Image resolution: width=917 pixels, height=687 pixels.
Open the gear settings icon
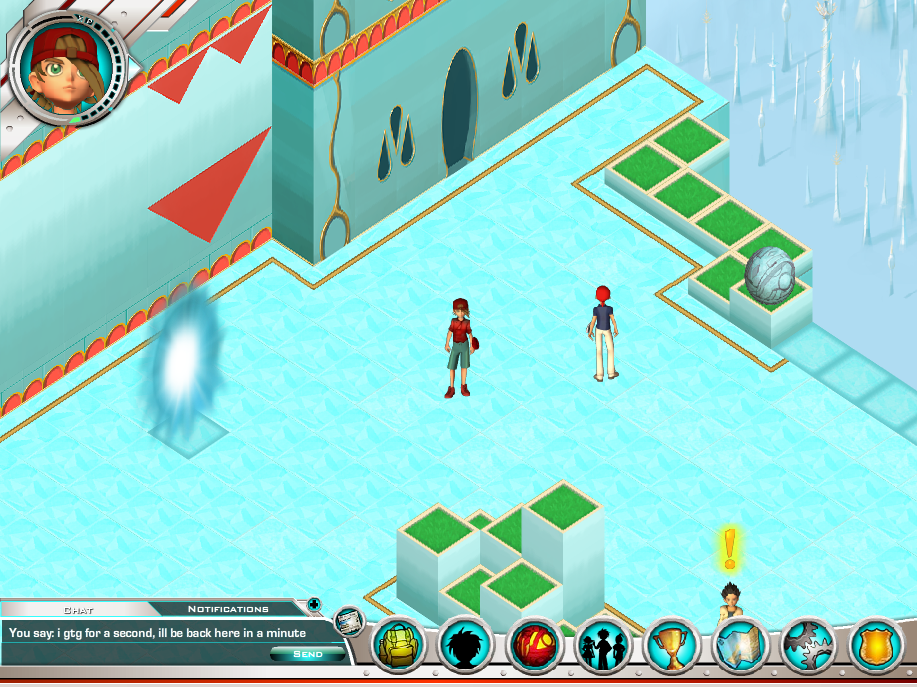[809, 645]
